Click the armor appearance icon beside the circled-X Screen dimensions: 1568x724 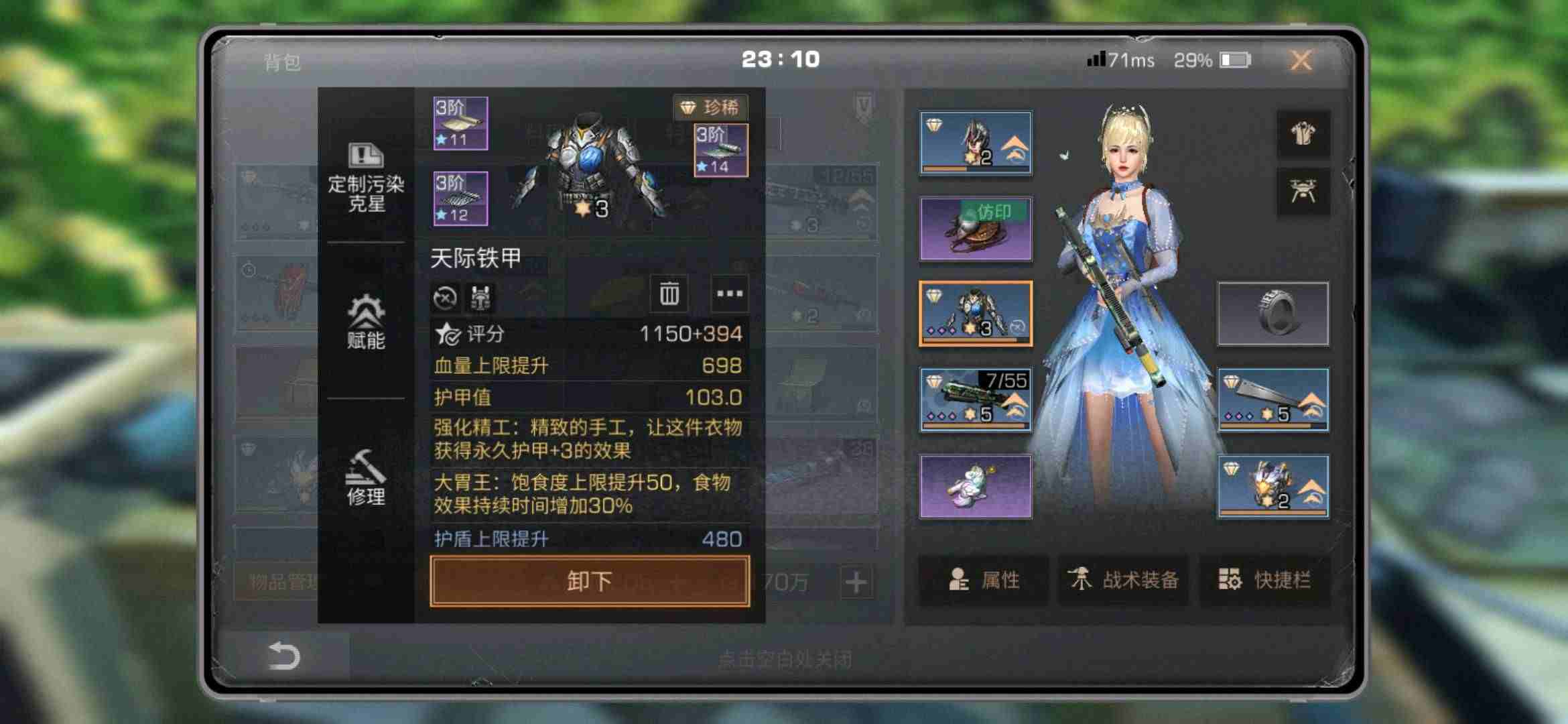point(480,296)
